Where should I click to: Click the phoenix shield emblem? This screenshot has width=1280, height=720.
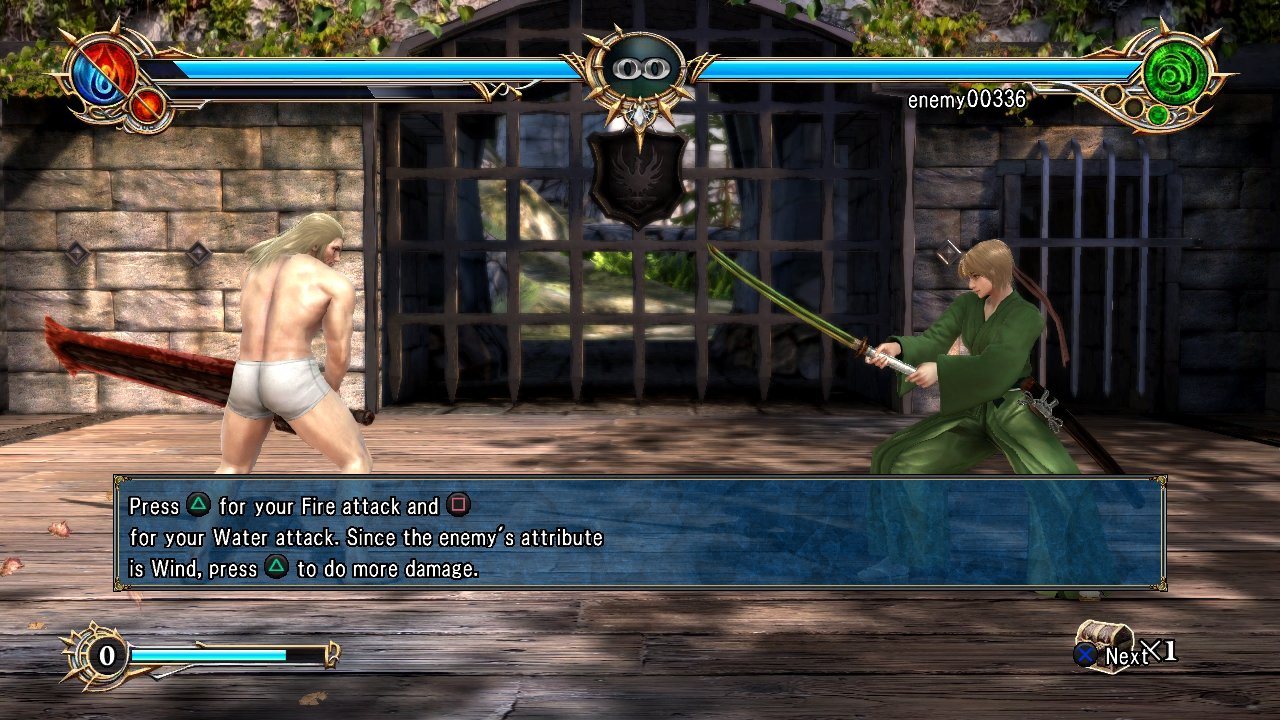click(x=636, y=179)
